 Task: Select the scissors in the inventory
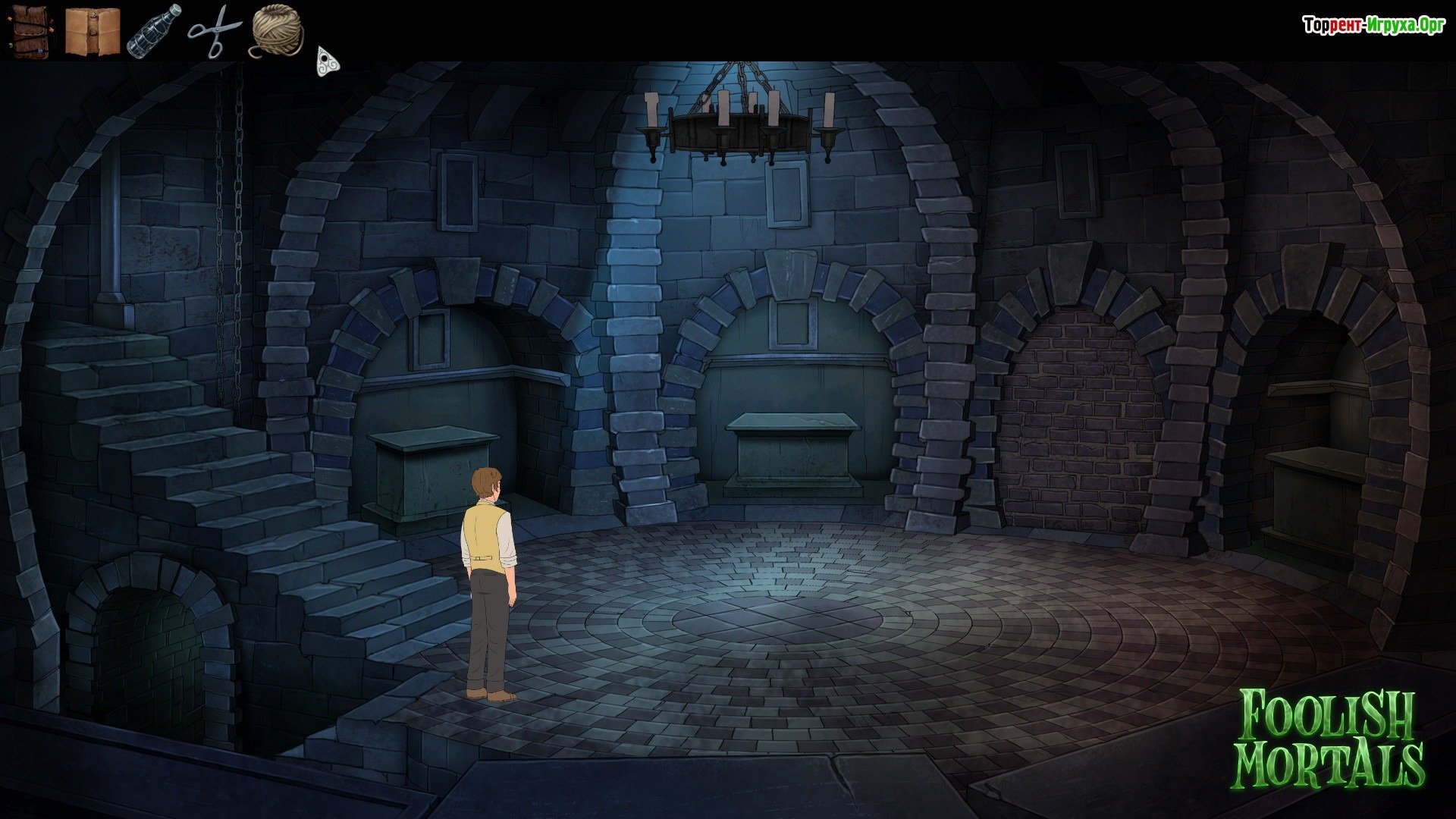(215, 30)
